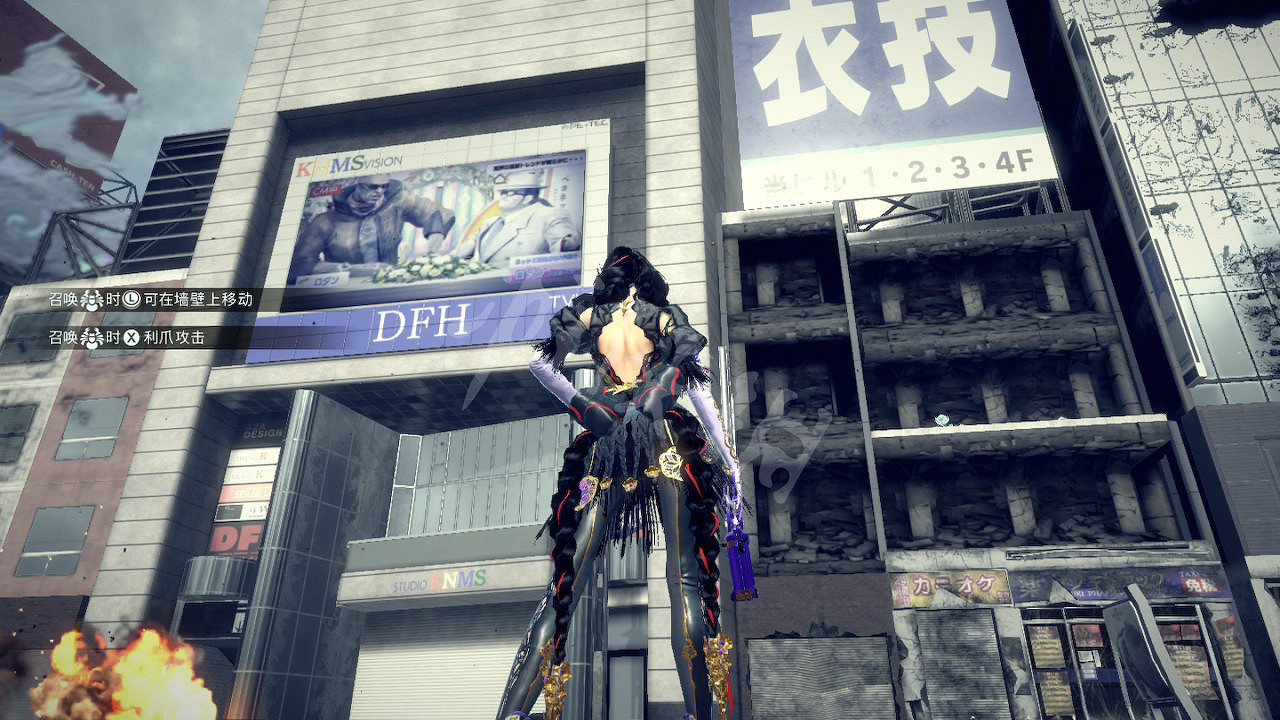Click the demon summon icon in the second hint
Image resolution: width=1280 pixels, height=720 pixels.
point(91,337)
